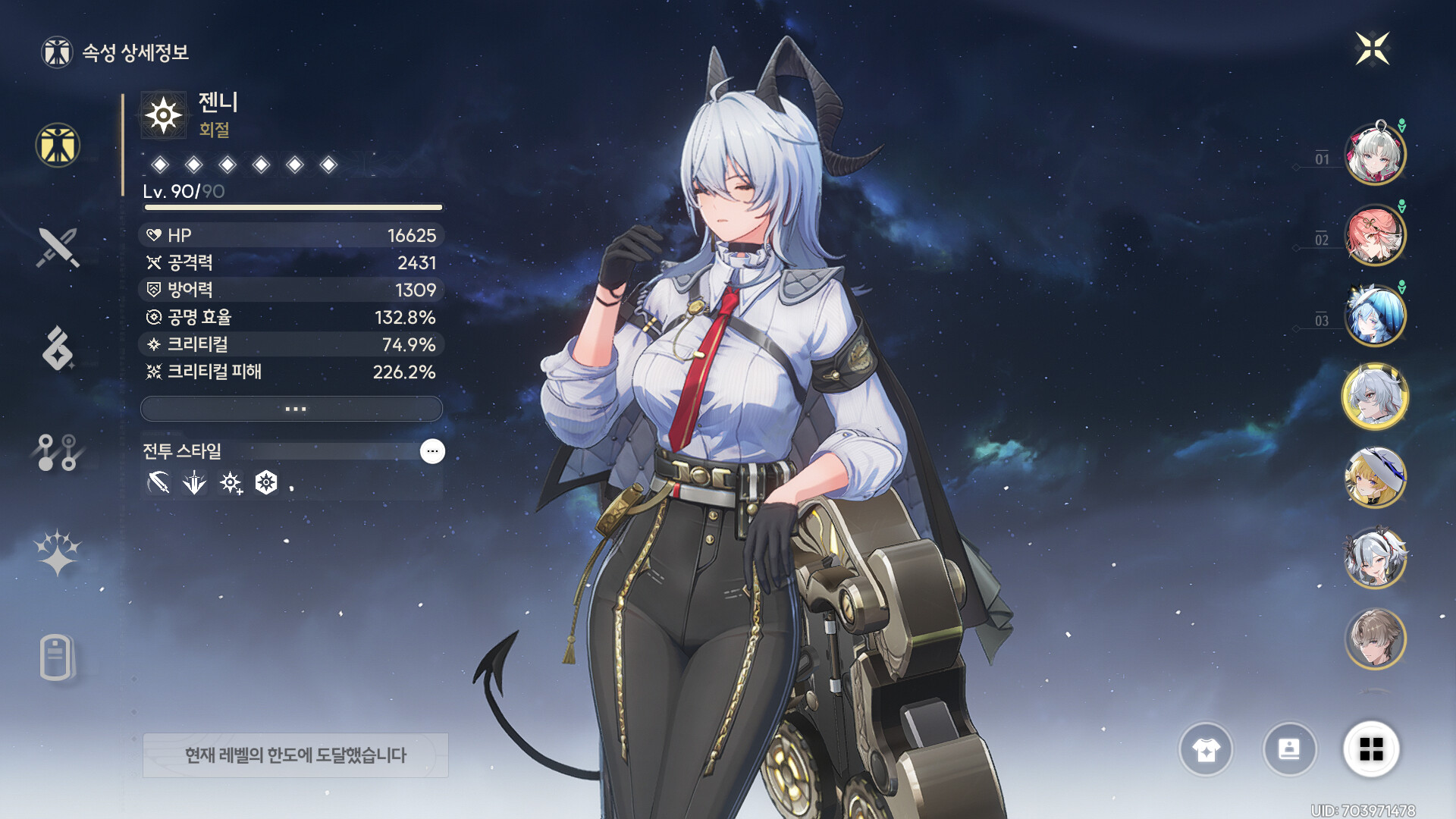1456x819 pixels.
Task: Select the skill tree nodes tab
Action: click(x=58, y=452)
